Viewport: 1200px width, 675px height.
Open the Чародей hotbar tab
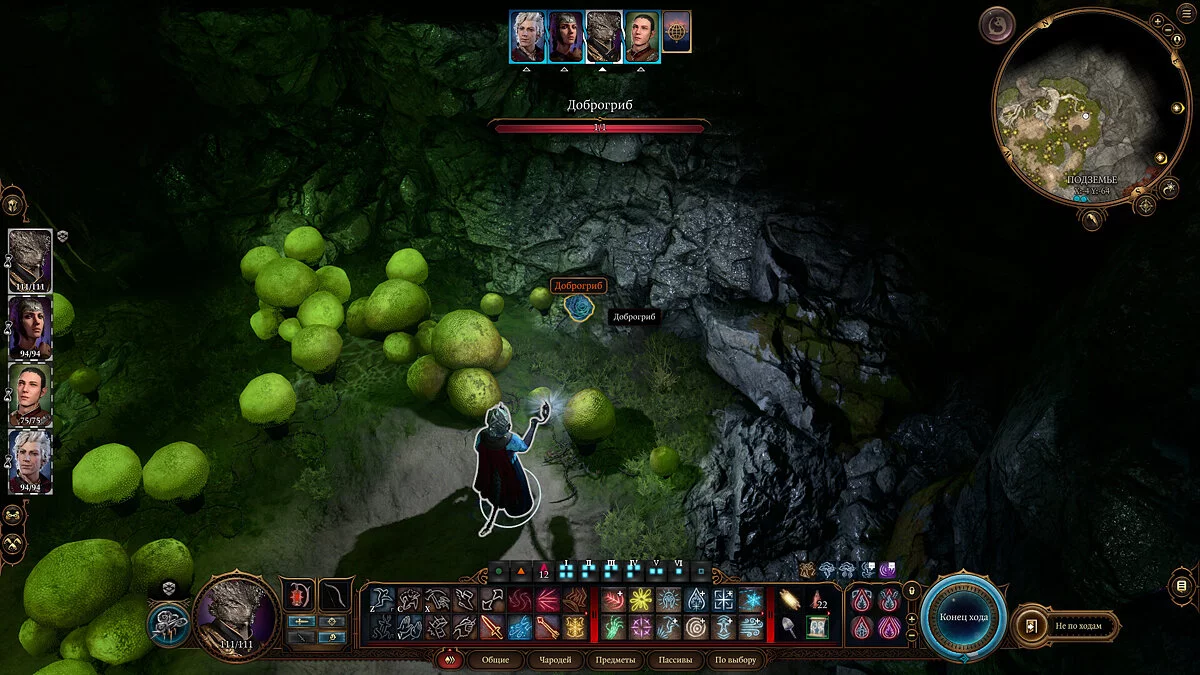[554, 660]
